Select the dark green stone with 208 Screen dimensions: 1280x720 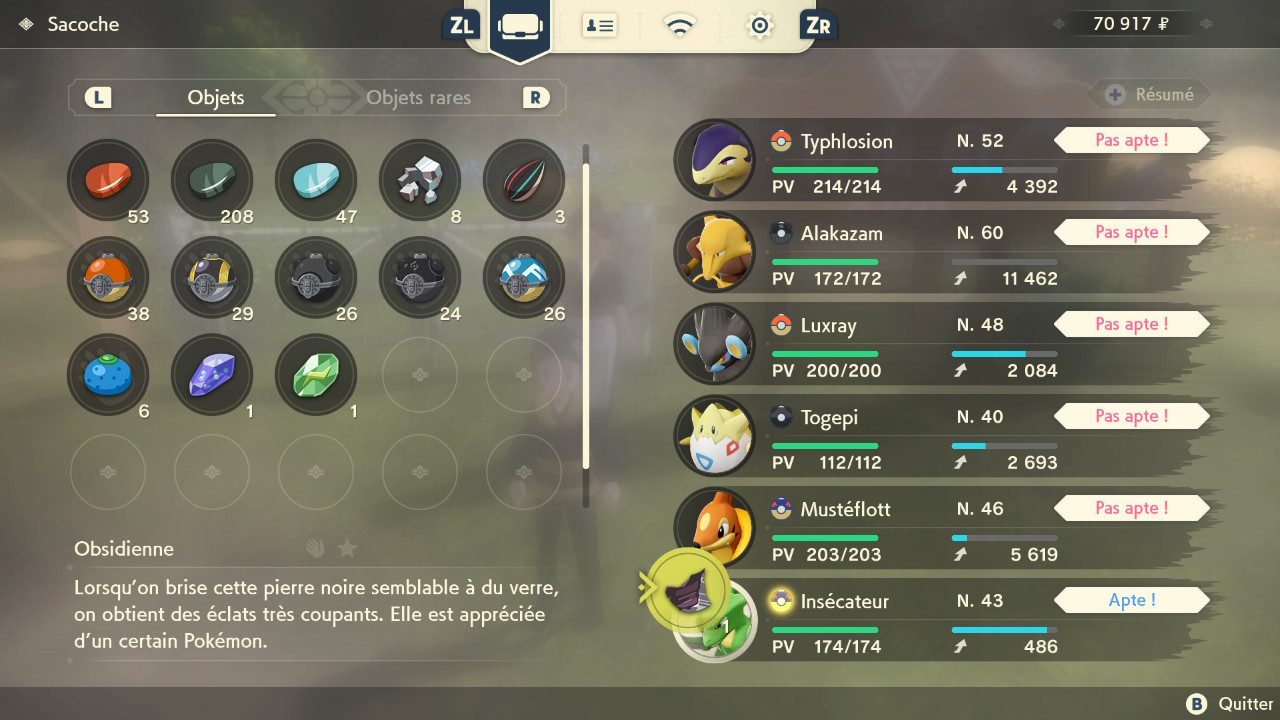pos(212,180)
